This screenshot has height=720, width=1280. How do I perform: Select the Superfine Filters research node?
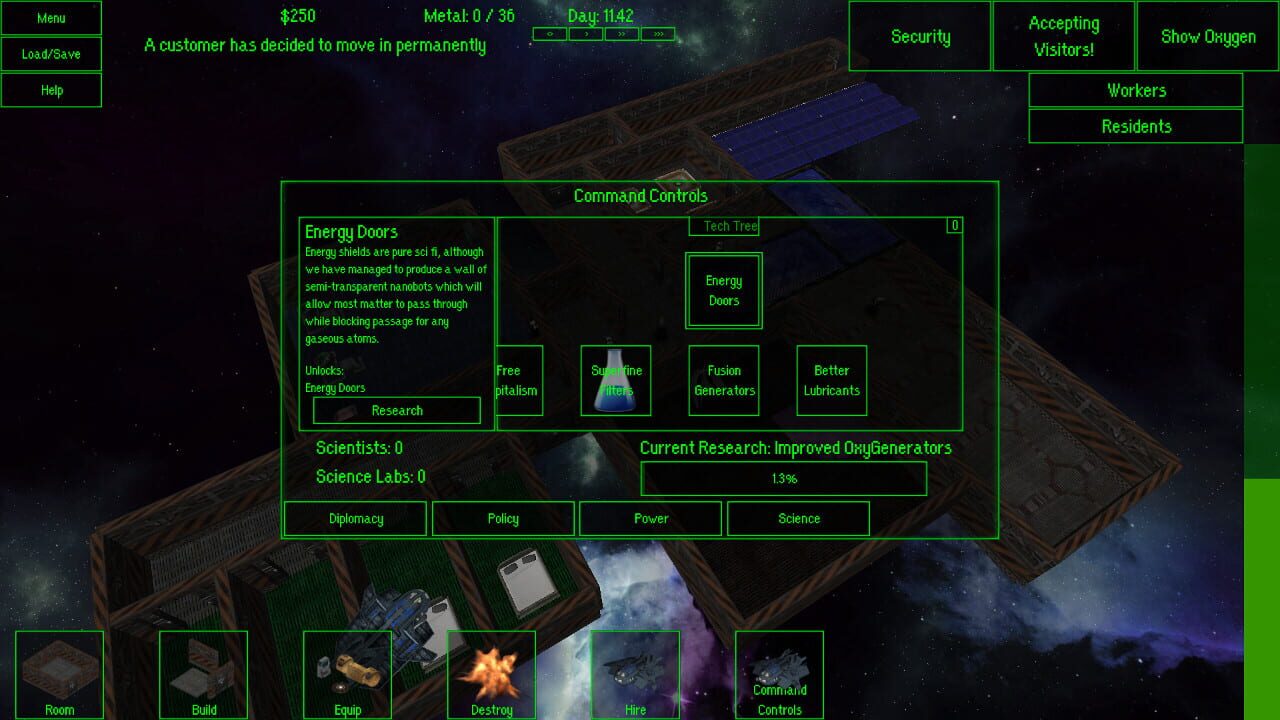616,380
